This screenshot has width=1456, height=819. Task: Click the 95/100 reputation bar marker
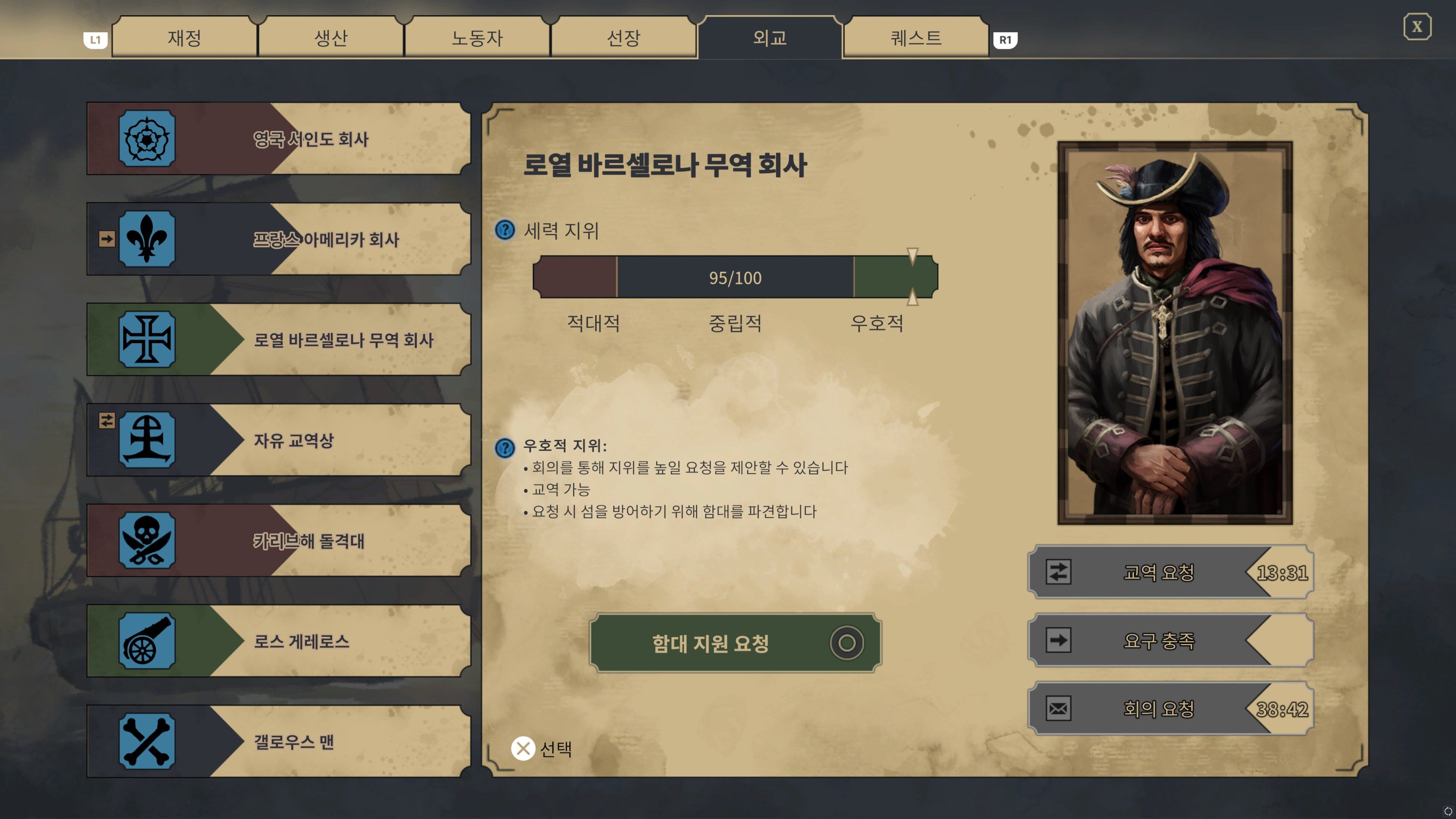(913, 277)
